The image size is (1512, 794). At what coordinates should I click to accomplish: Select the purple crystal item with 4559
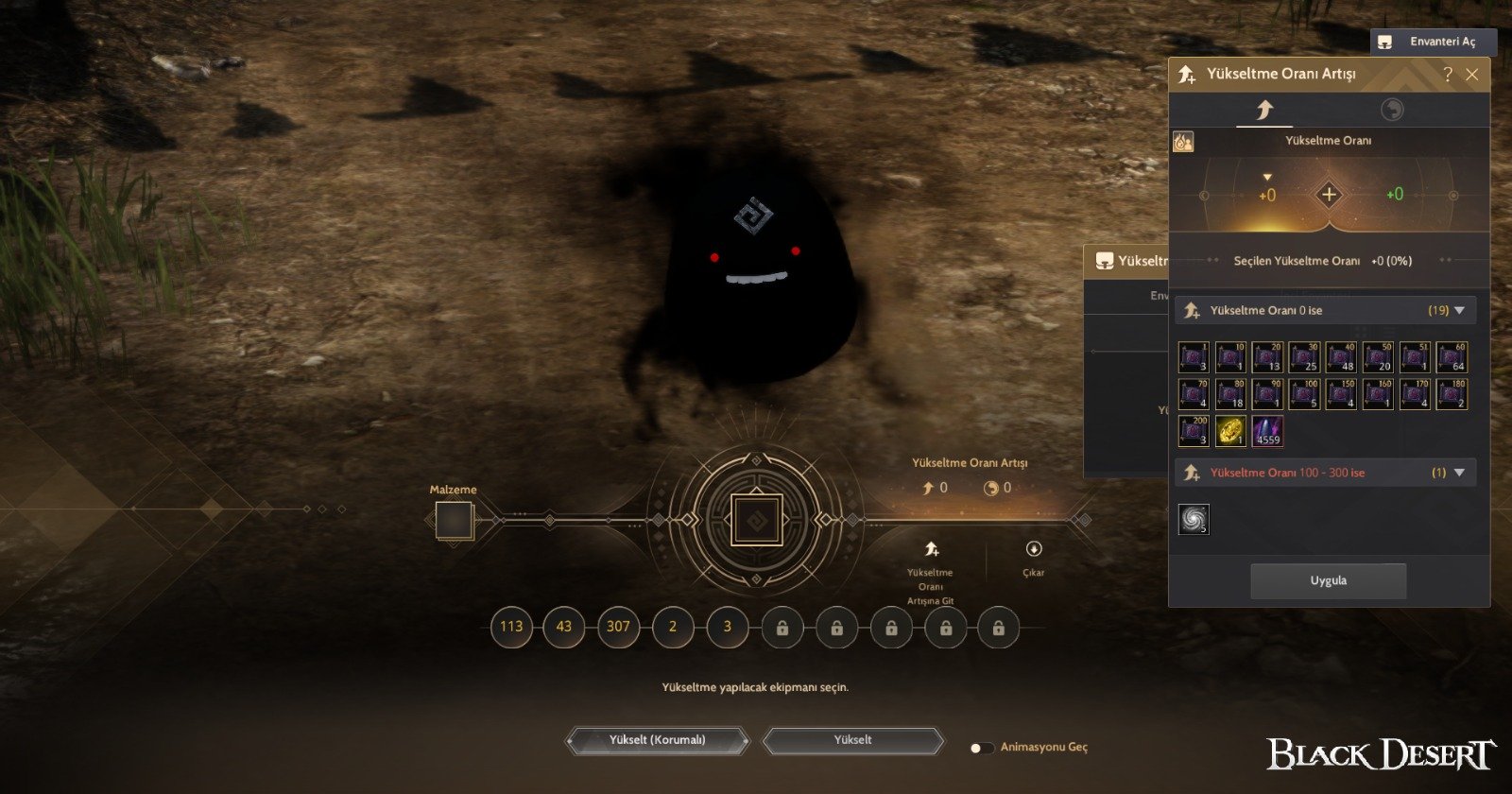1267,431
